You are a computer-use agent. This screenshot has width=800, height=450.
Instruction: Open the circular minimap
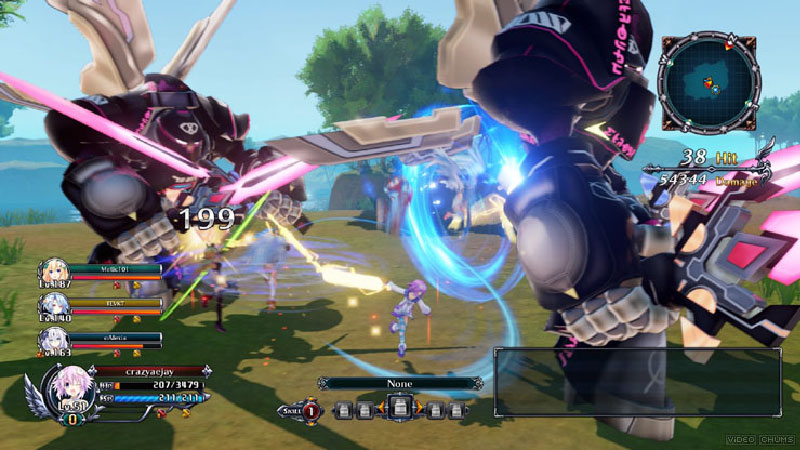pyautogui.click(x=706, y=86)
